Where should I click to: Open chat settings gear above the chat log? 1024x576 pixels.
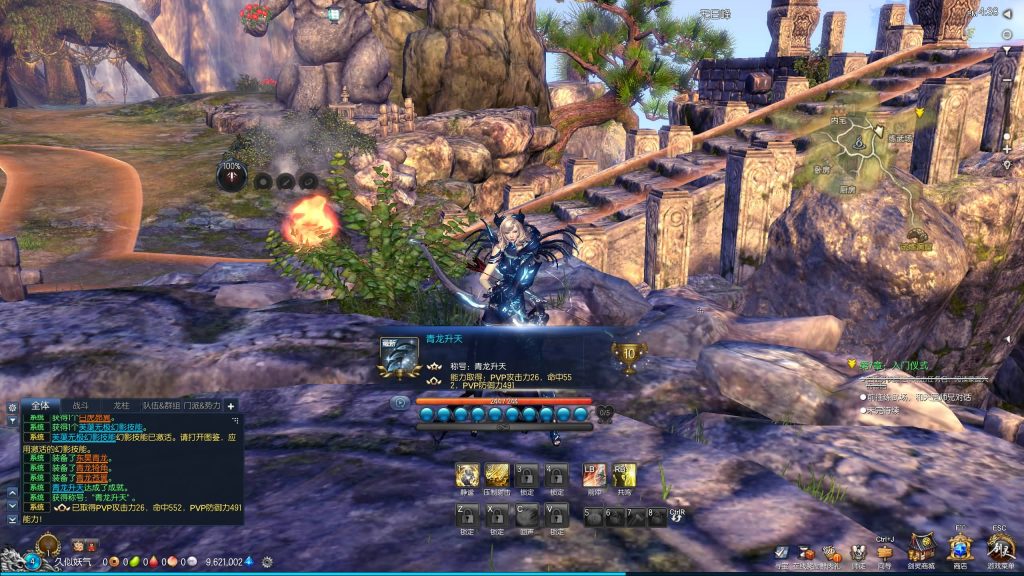point(12,408)
